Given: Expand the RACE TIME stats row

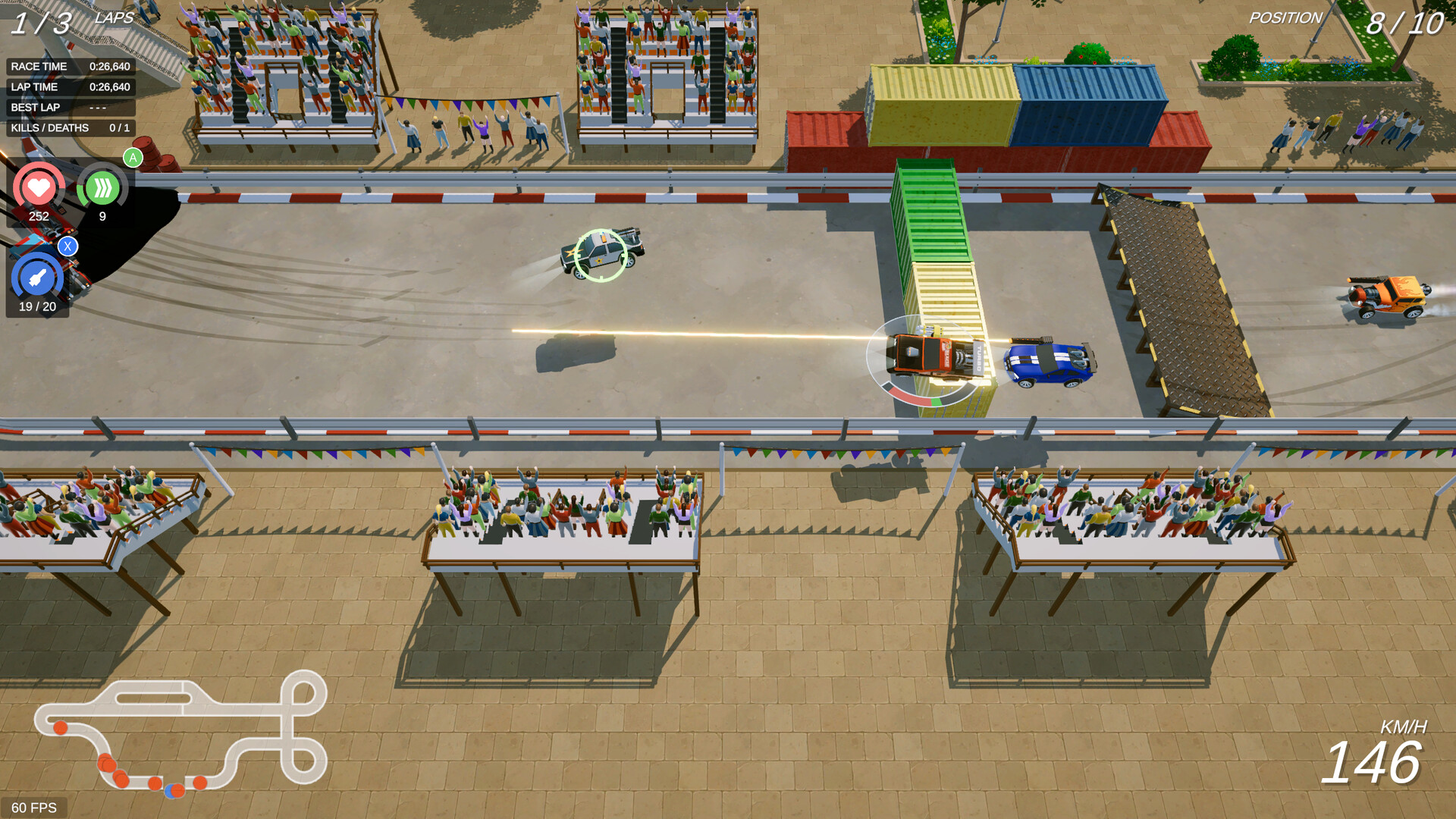Looking at the screenshot, I should click(70, 67).
